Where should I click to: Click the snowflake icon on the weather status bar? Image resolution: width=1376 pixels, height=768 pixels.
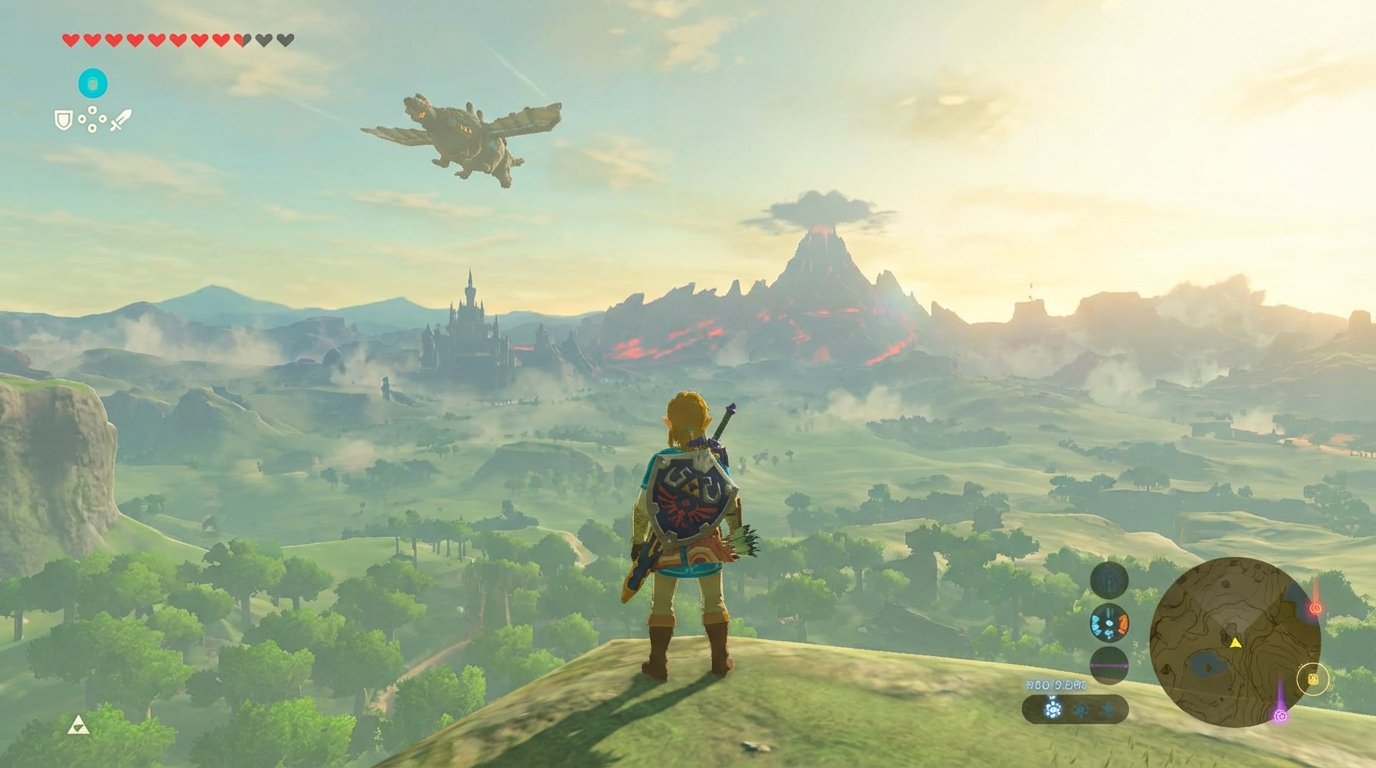tap(1107, 708)
